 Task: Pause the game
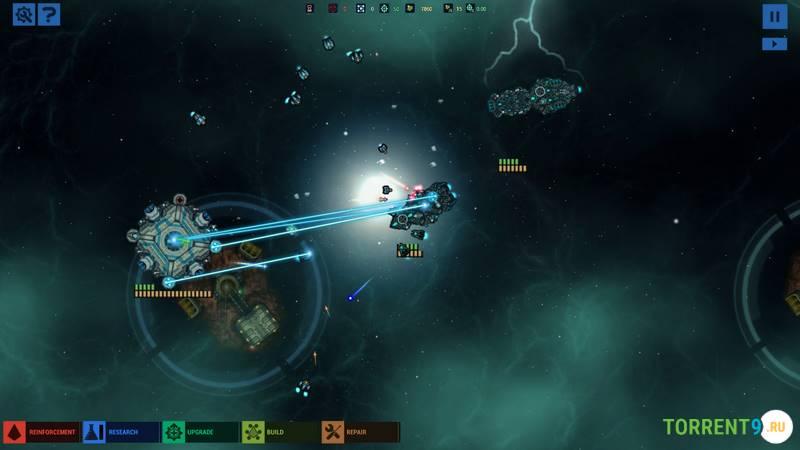click(x=774, y=16)
